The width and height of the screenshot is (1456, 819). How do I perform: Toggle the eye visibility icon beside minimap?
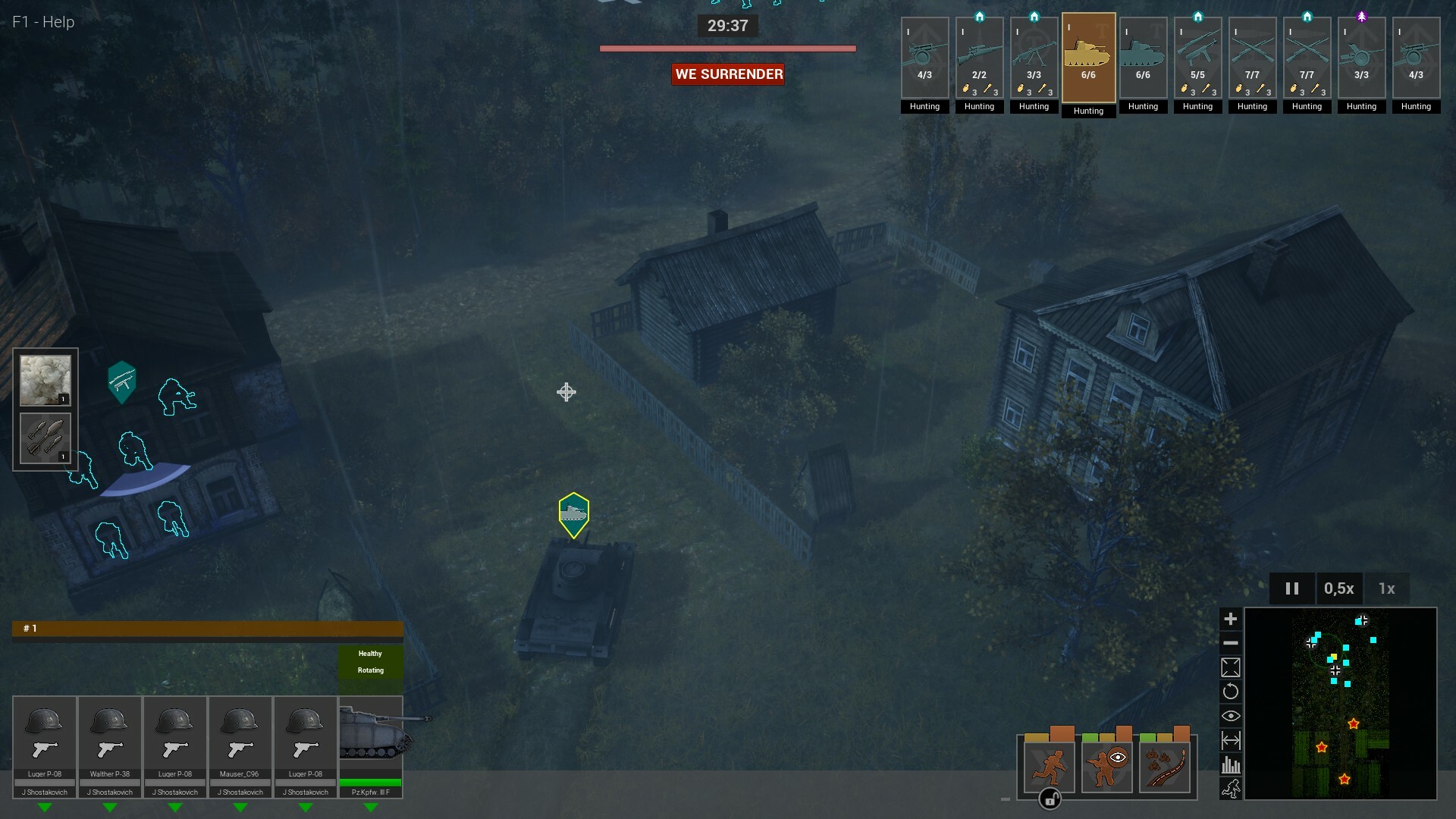1232,715
